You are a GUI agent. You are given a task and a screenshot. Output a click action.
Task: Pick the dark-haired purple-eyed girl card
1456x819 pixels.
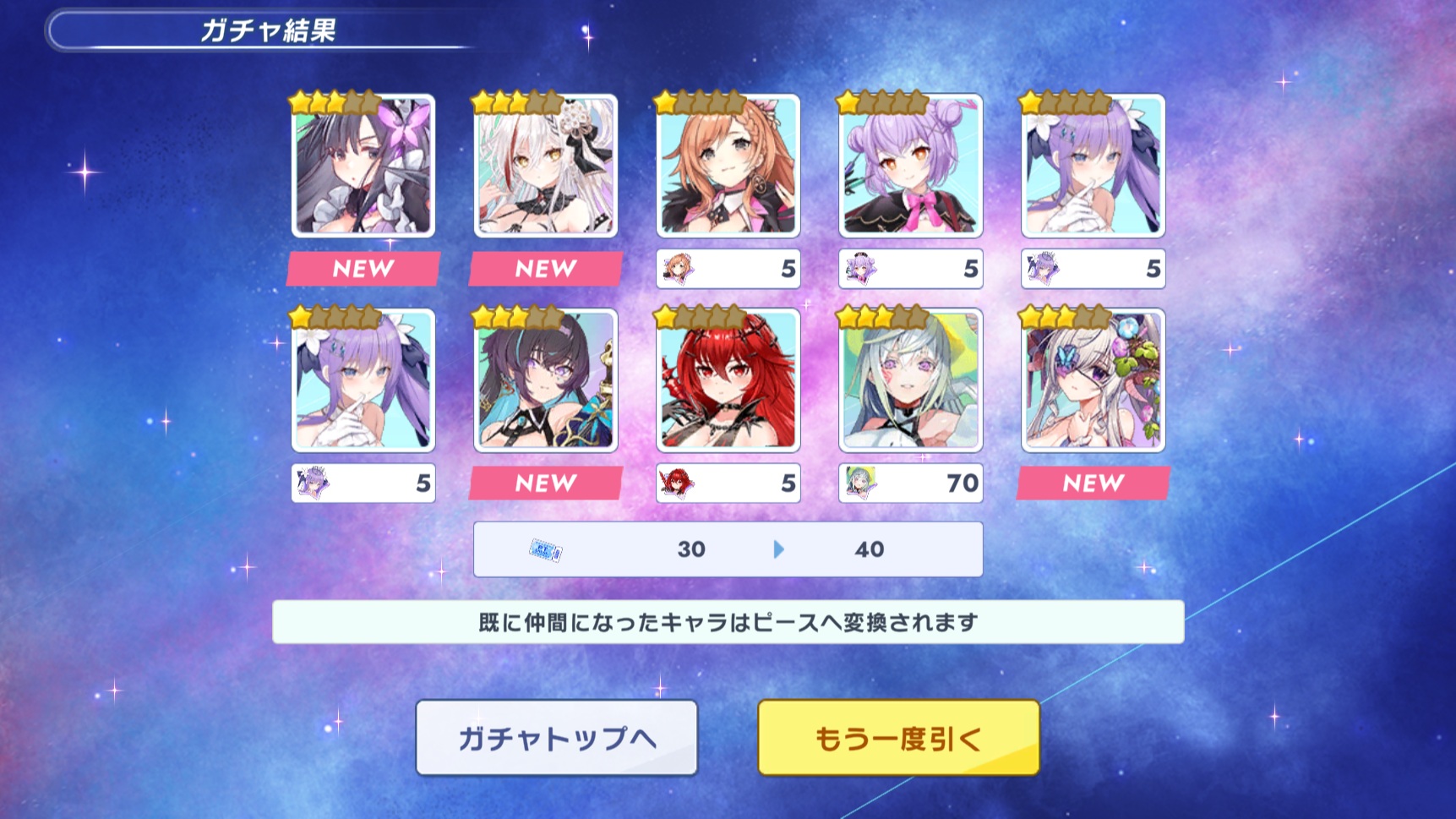coord(546,380)
